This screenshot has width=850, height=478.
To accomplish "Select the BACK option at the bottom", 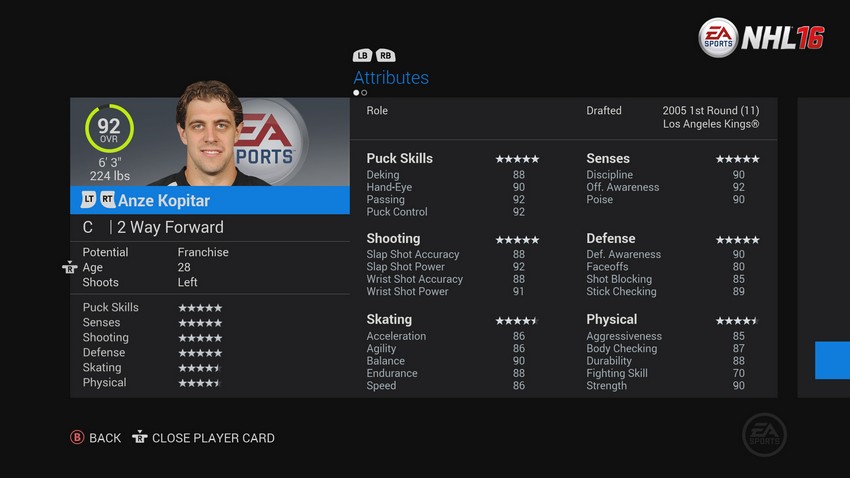I will click(x=95, y=438).
